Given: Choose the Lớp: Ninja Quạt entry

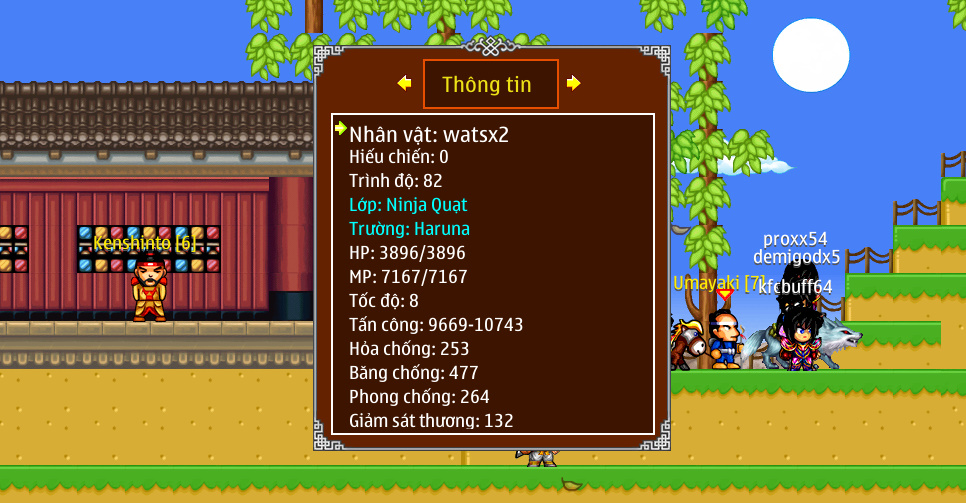Looking at the screenshot, I should coord(408,205).
